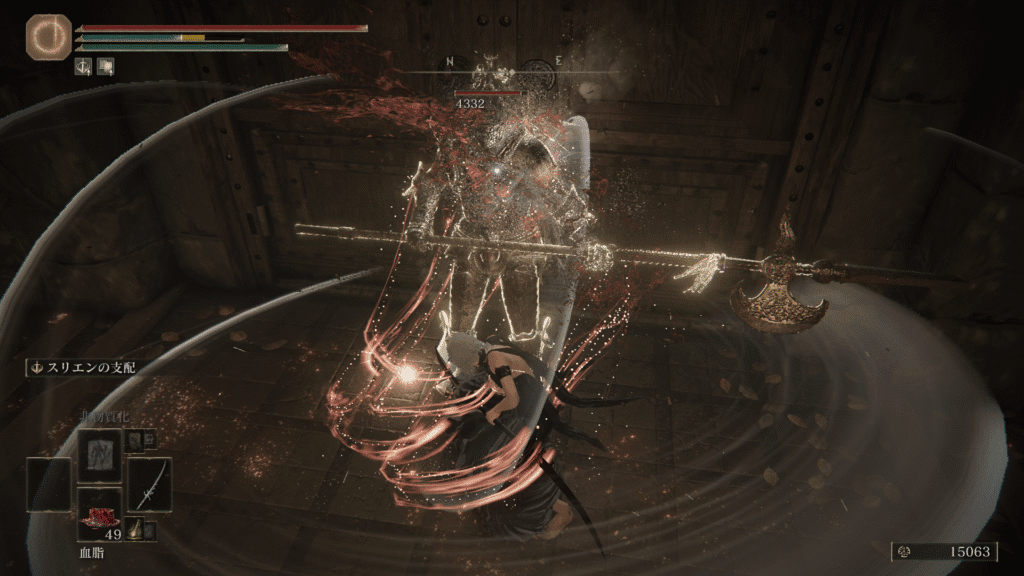Select the spell slot above the quick item
This screenshot has height=576, width=1024.
click(98, 455)
